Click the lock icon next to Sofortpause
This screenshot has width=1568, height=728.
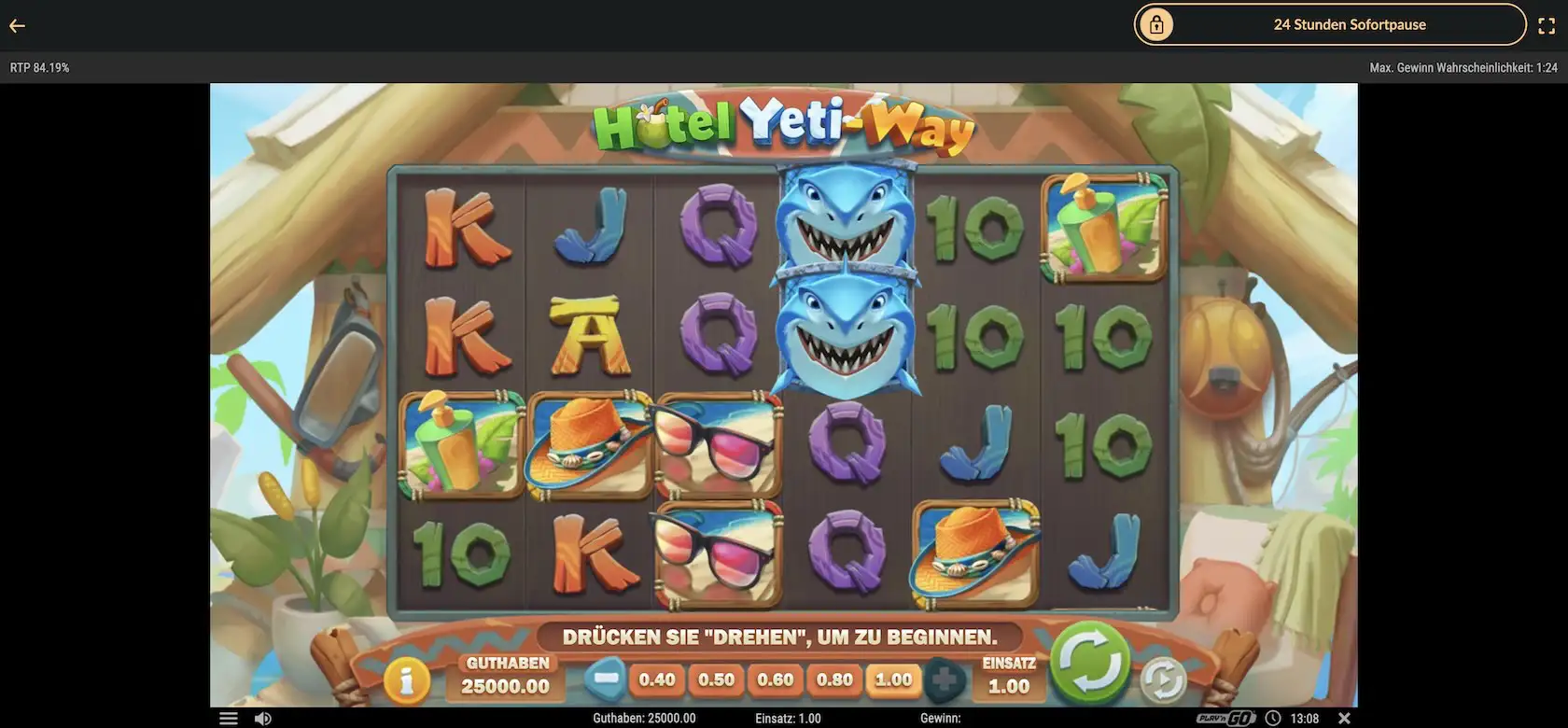(1157, 24)
